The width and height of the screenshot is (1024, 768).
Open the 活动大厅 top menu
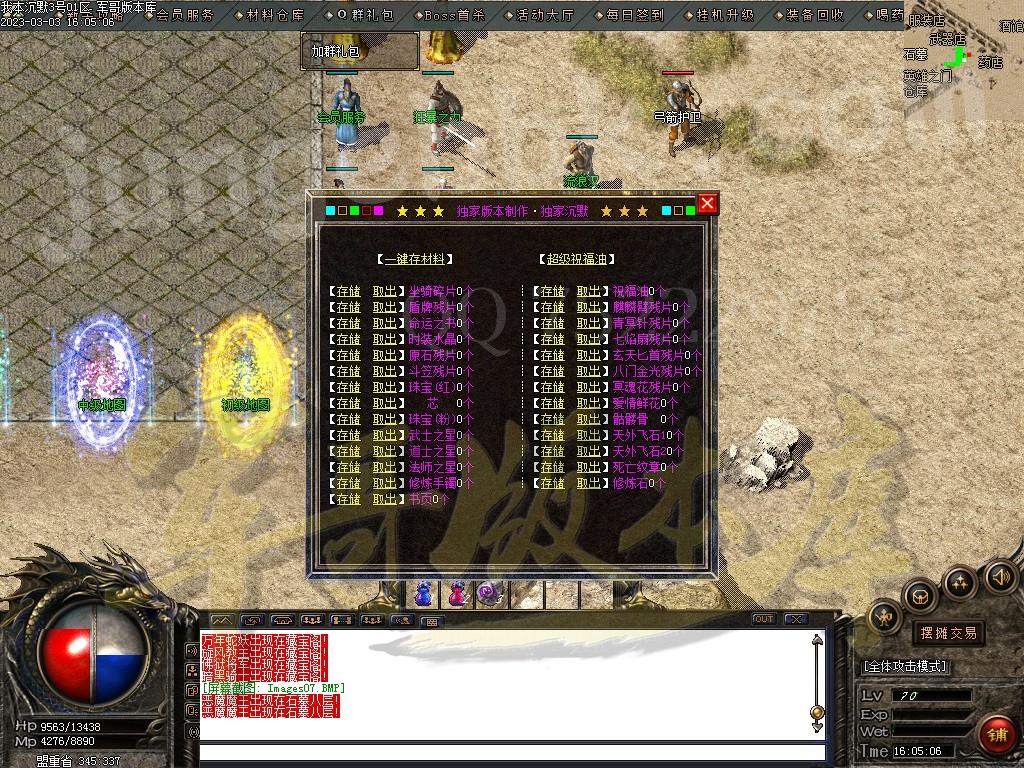[545, 15]
